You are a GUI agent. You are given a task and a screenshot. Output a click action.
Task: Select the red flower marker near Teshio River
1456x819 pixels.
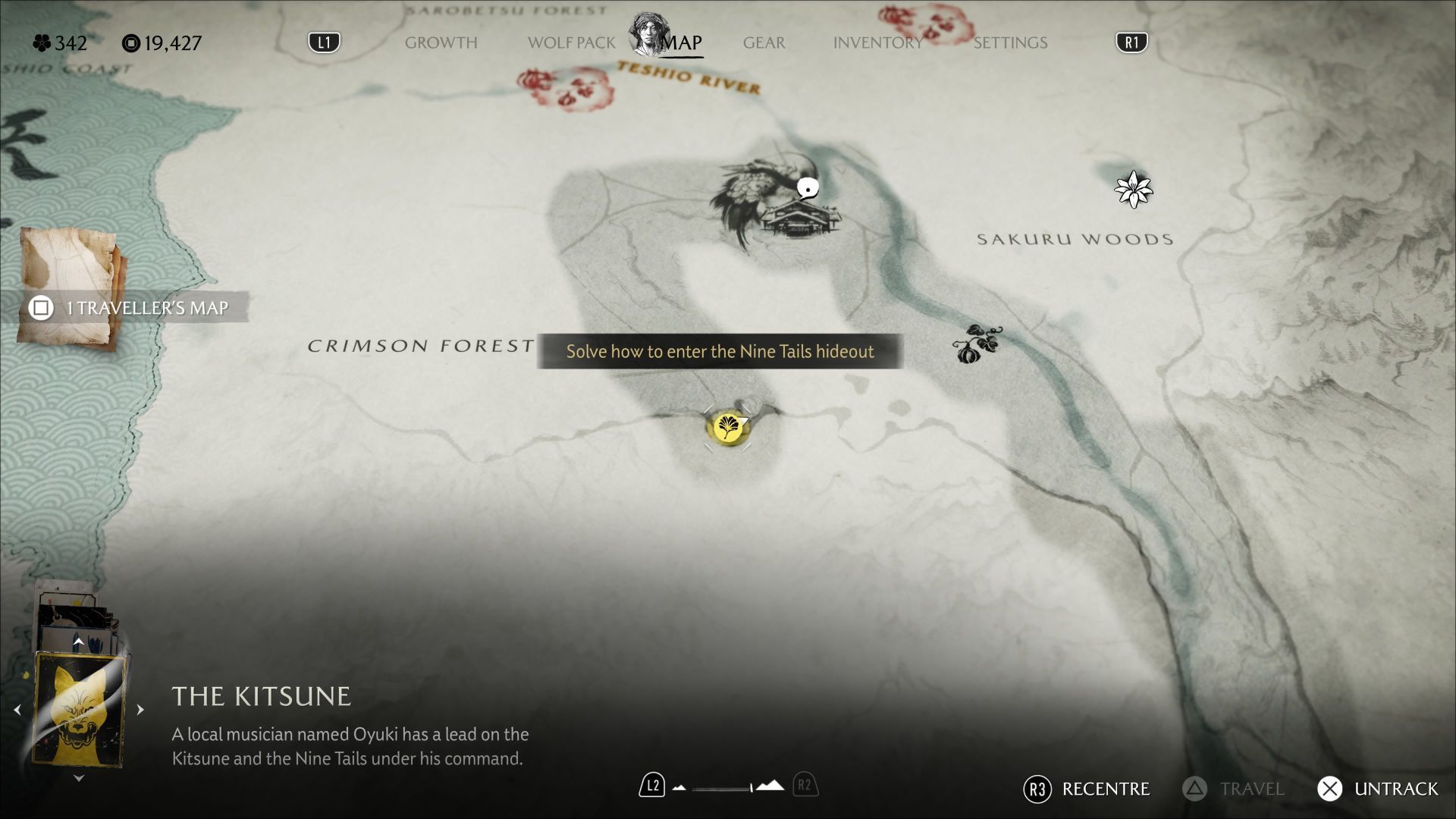pyautogui.click(x=566, y=87)
